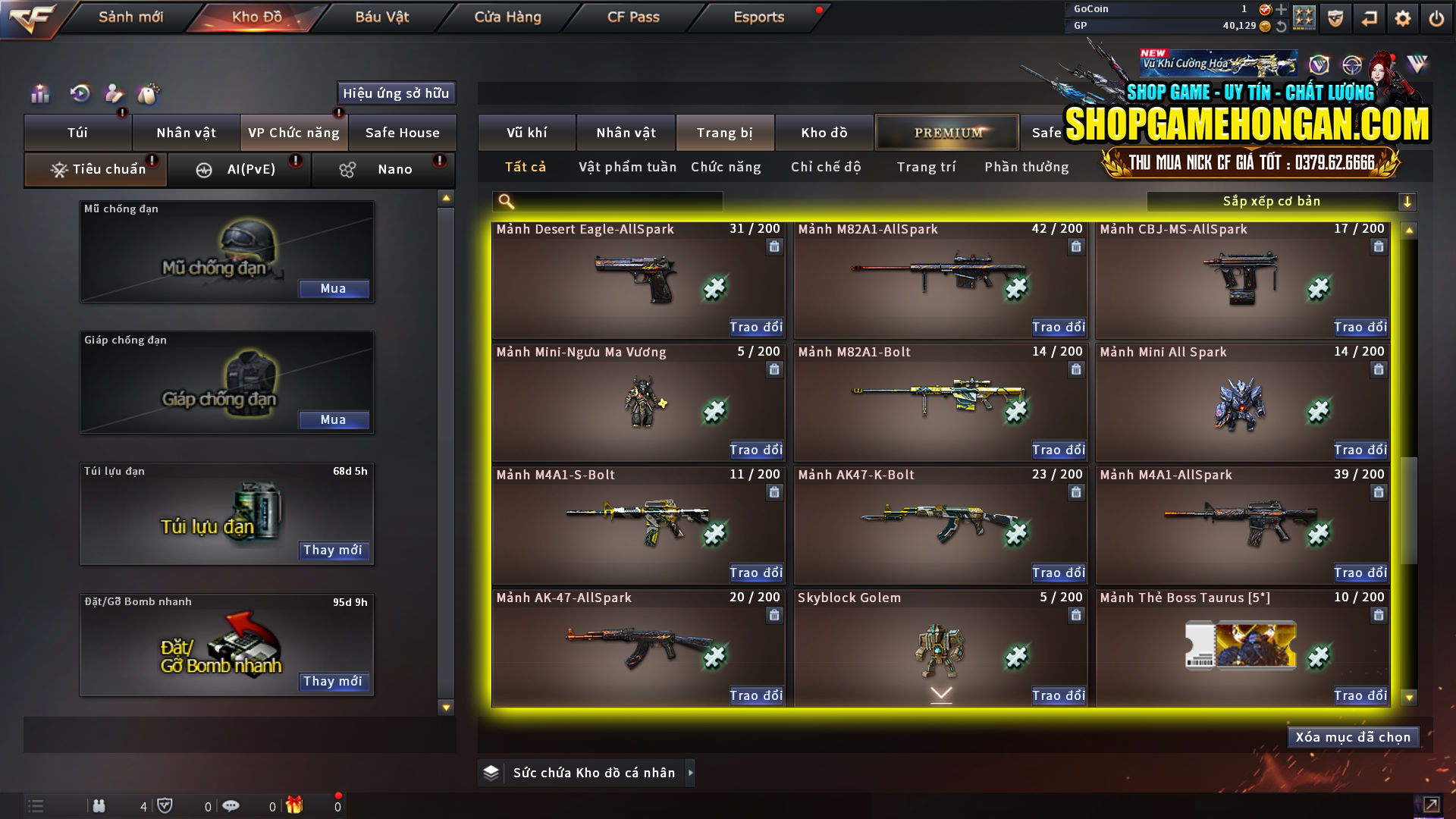Click inside the item search field
1456x819 pixels.
607,202
